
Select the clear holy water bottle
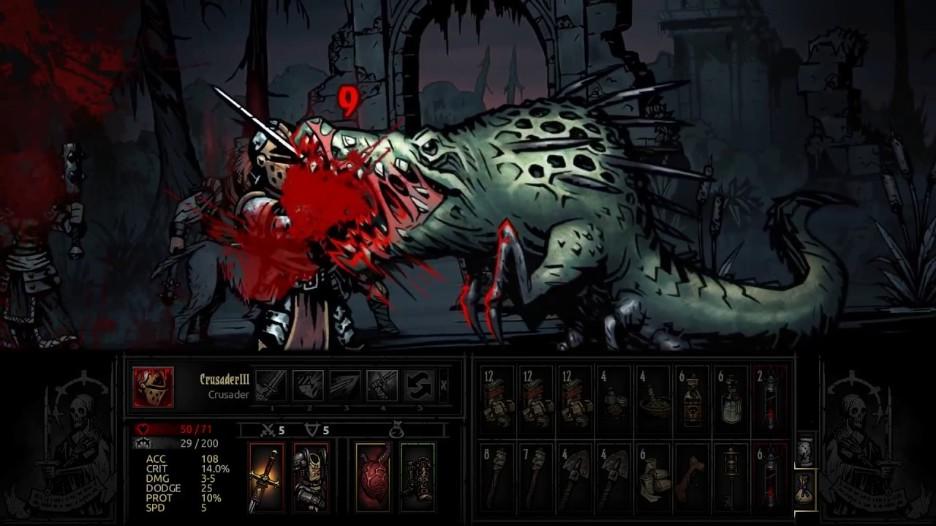click(x=732, y=397)
